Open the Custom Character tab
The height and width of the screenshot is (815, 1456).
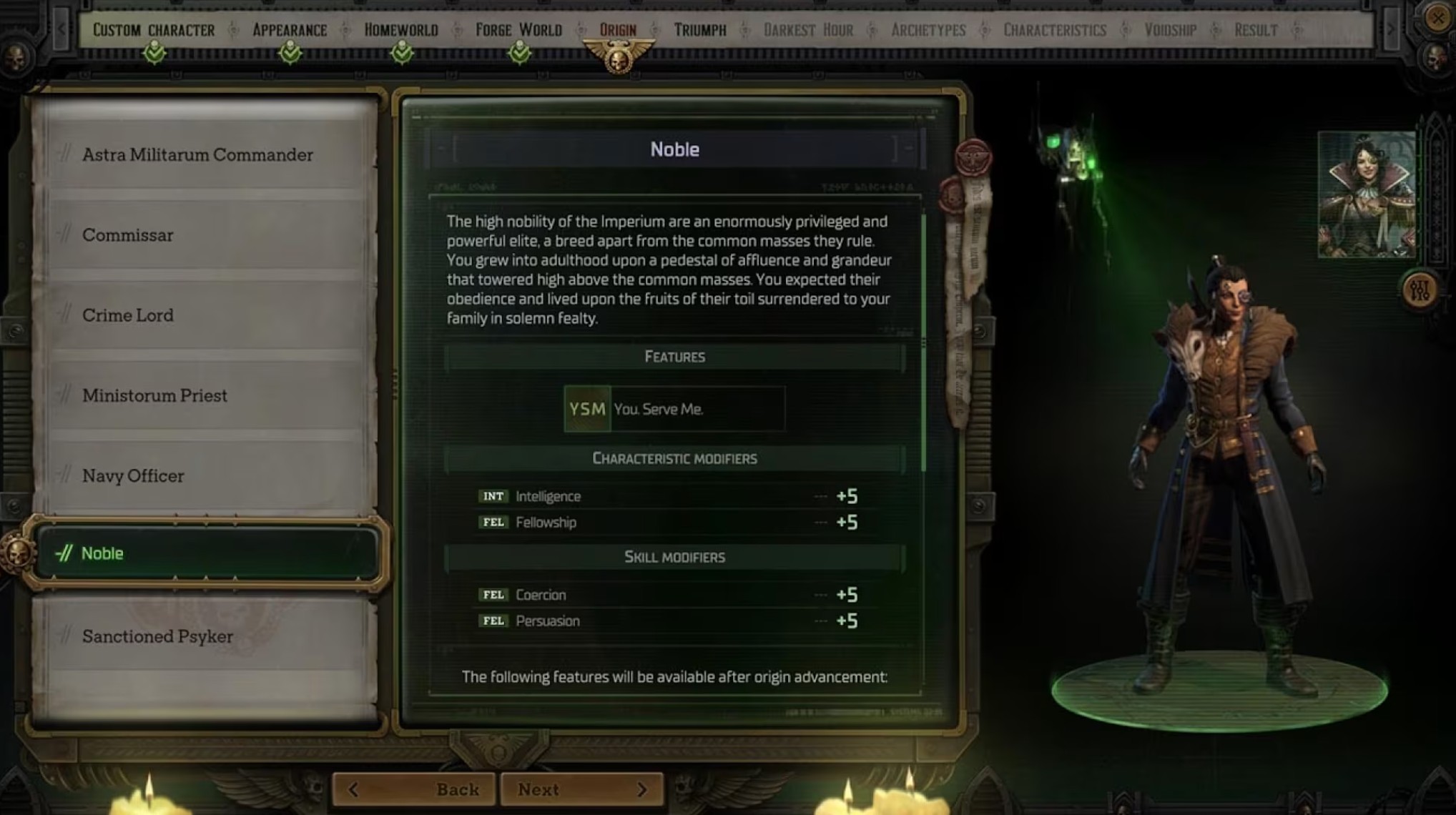click(x=154, y=30)
